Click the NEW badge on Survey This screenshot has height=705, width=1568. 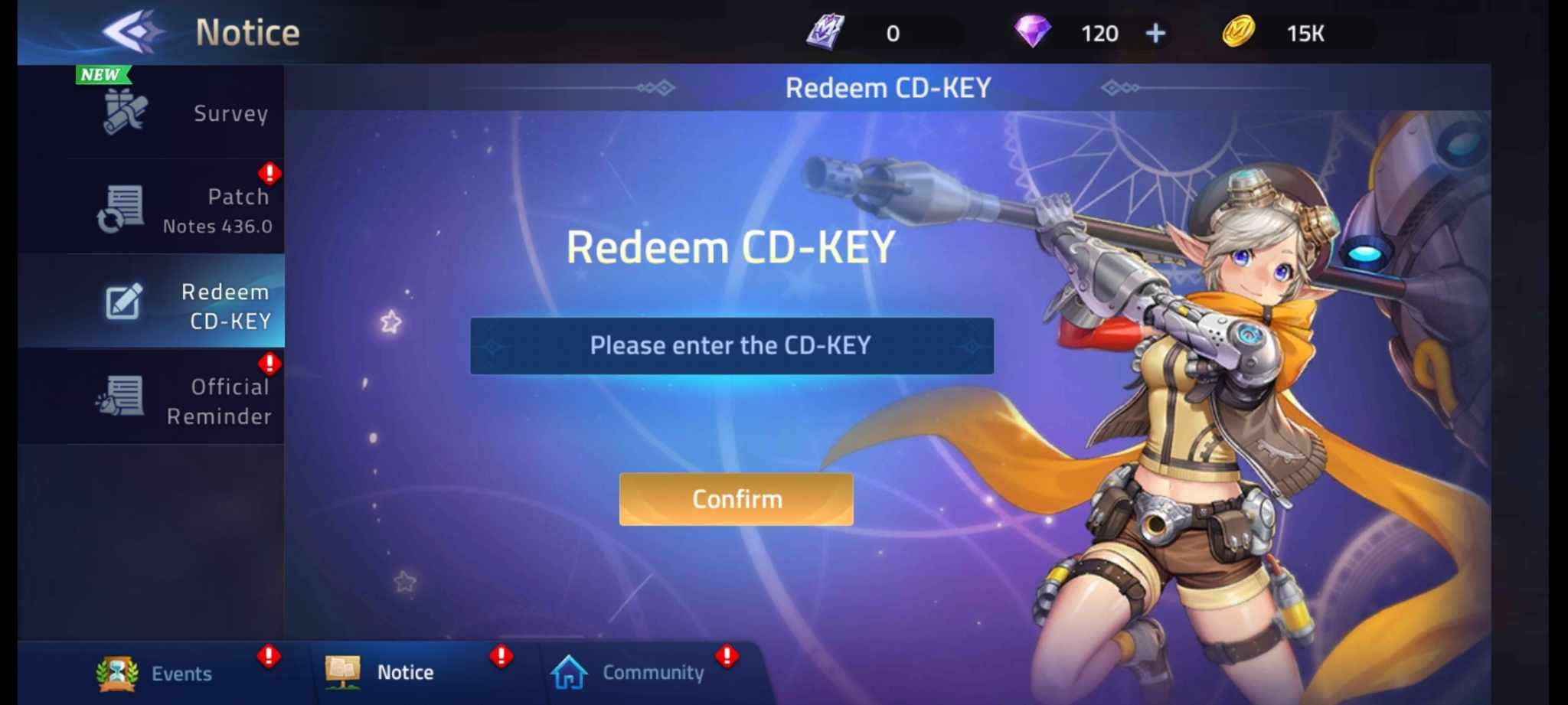coord(100,74)
